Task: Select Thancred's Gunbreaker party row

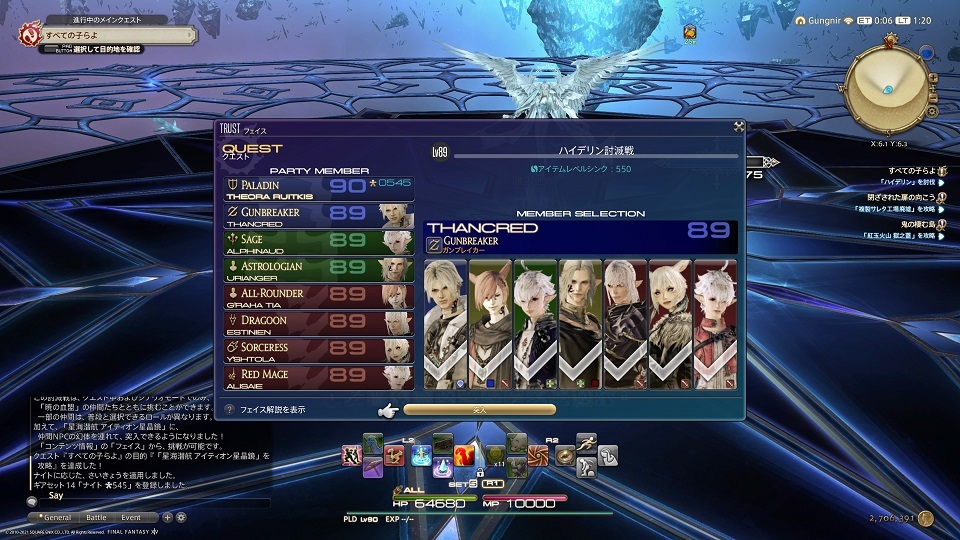Action: 318,217
